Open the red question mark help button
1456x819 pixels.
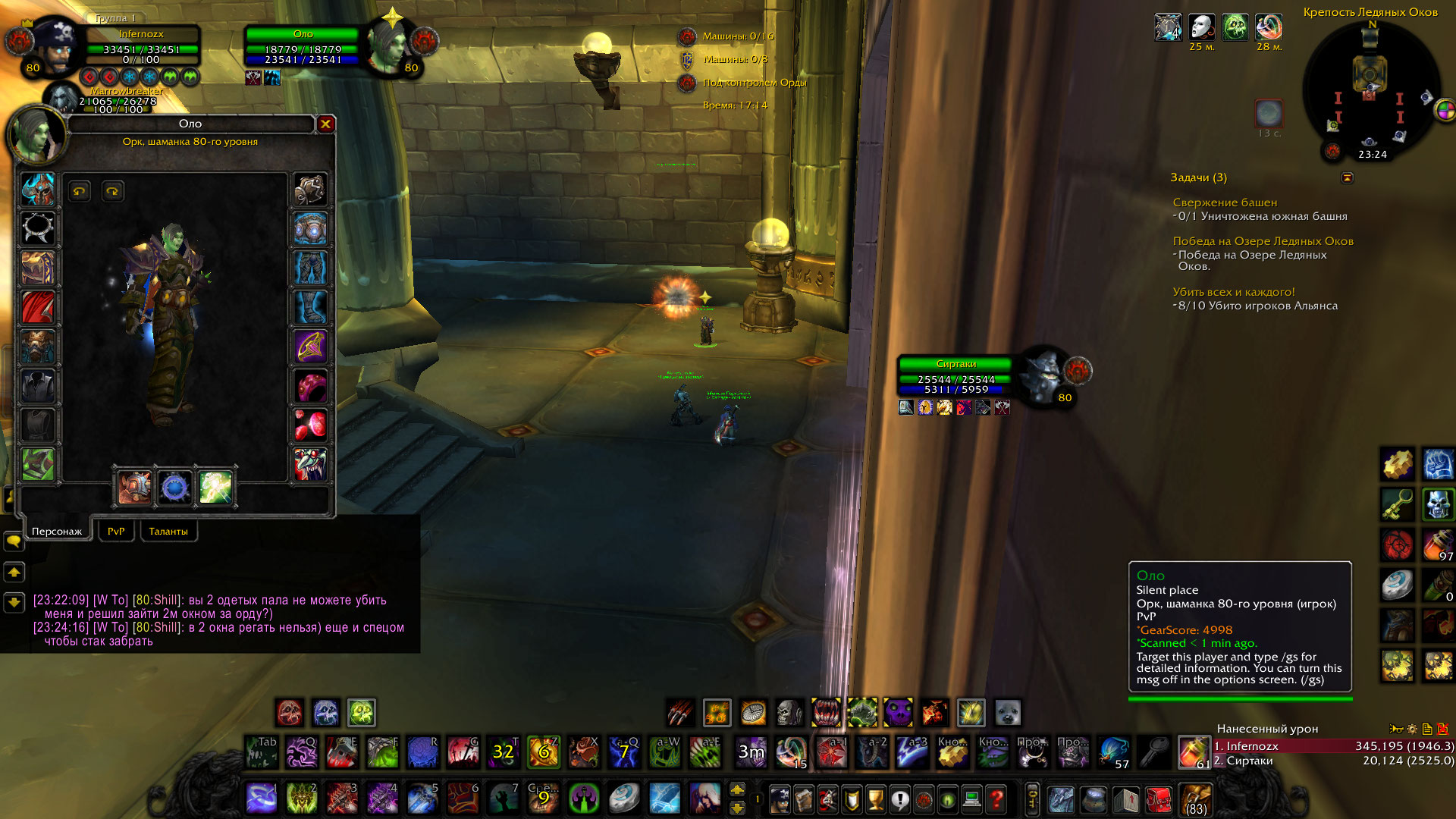click(x=996, y=799)
